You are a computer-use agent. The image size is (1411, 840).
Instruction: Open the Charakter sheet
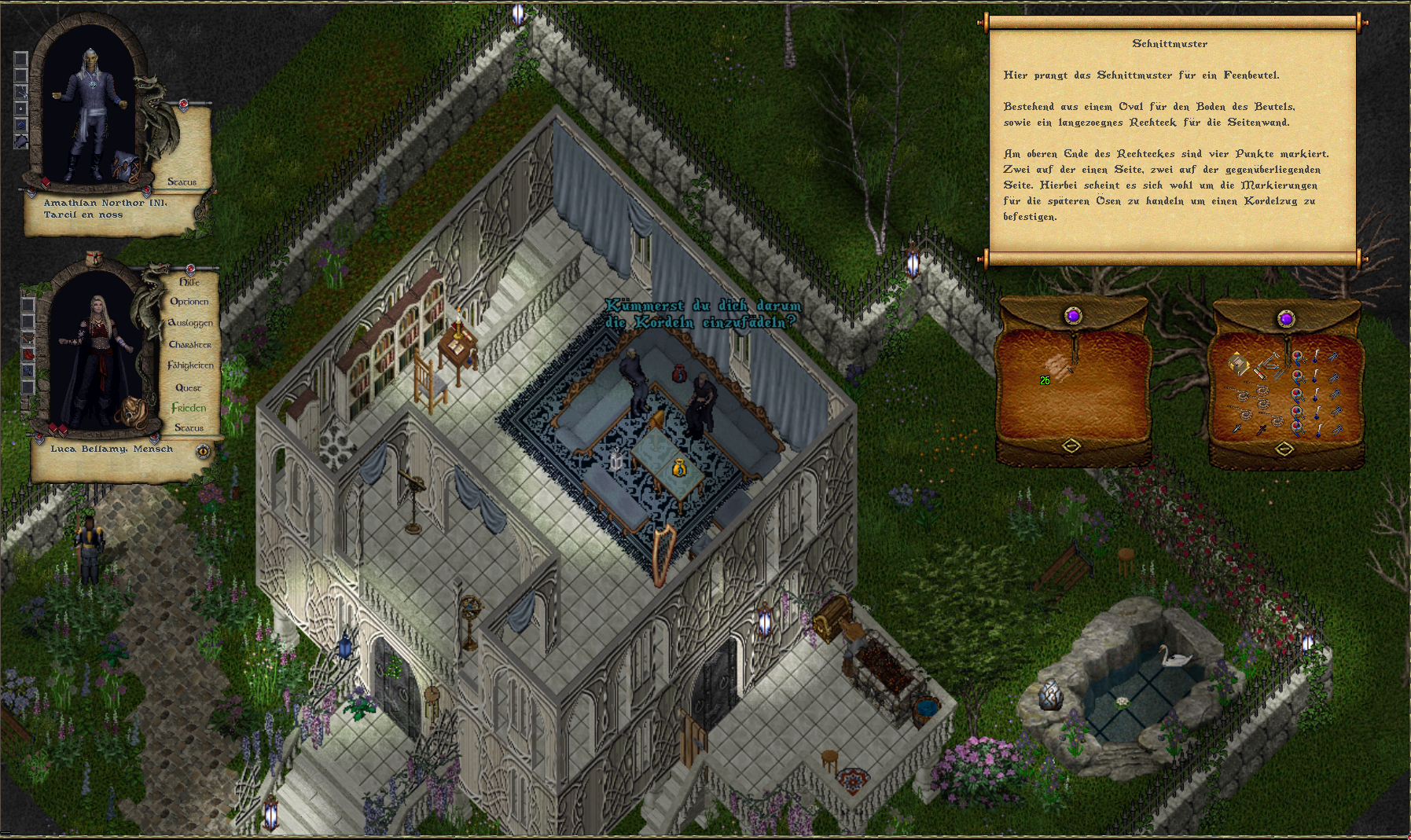point(190,344)
